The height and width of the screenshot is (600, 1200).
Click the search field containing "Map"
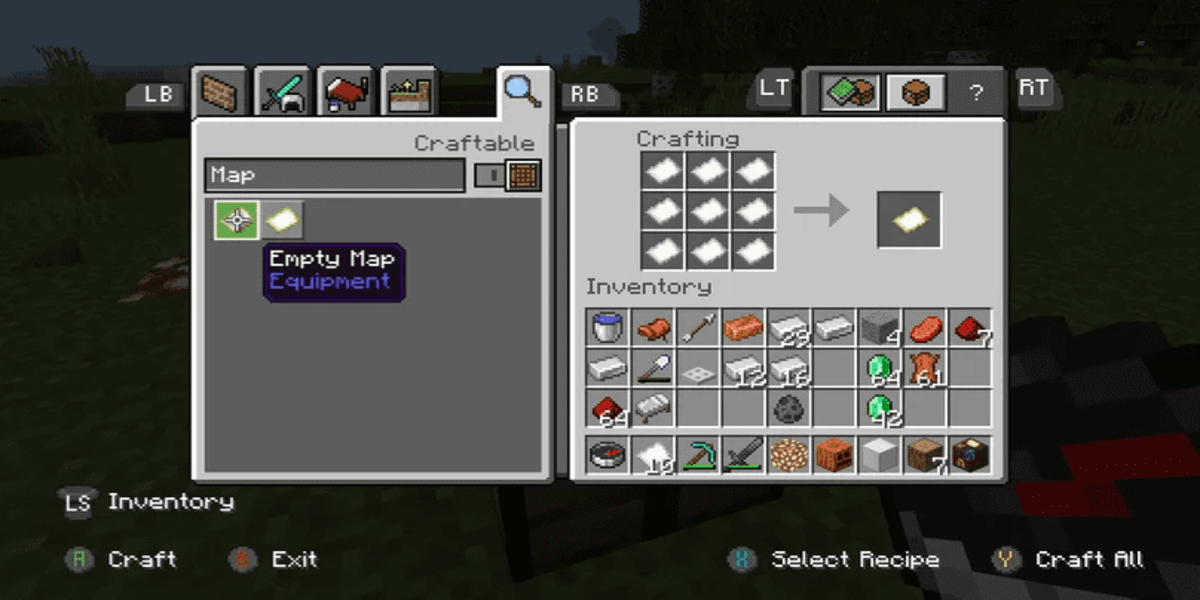pyautogui.click(x=334, y=175)
